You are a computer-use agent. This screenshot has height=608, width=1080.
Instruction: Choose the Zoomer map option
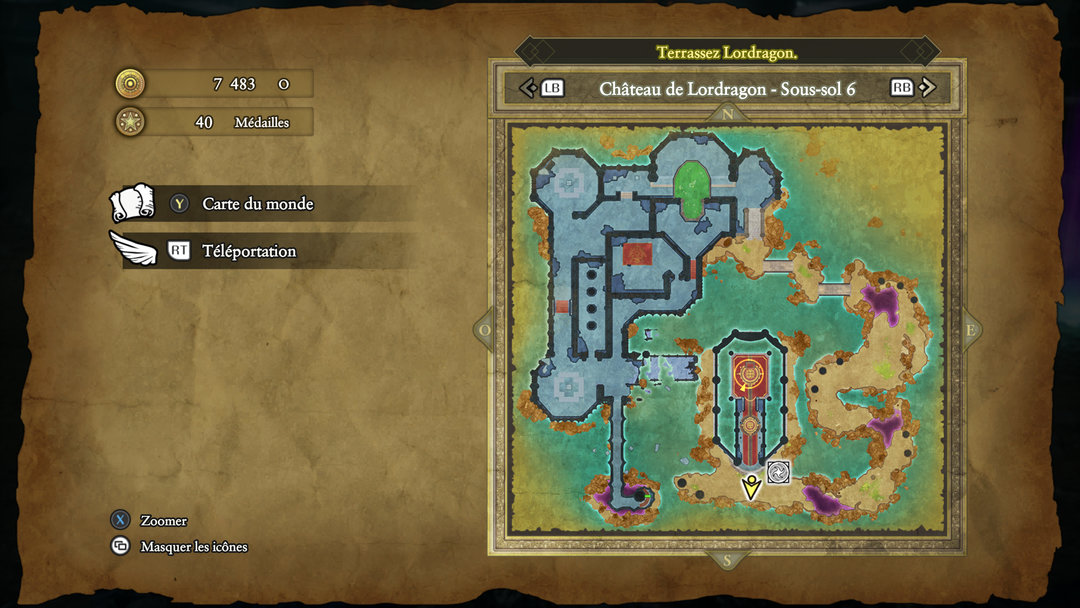(163, 520)
